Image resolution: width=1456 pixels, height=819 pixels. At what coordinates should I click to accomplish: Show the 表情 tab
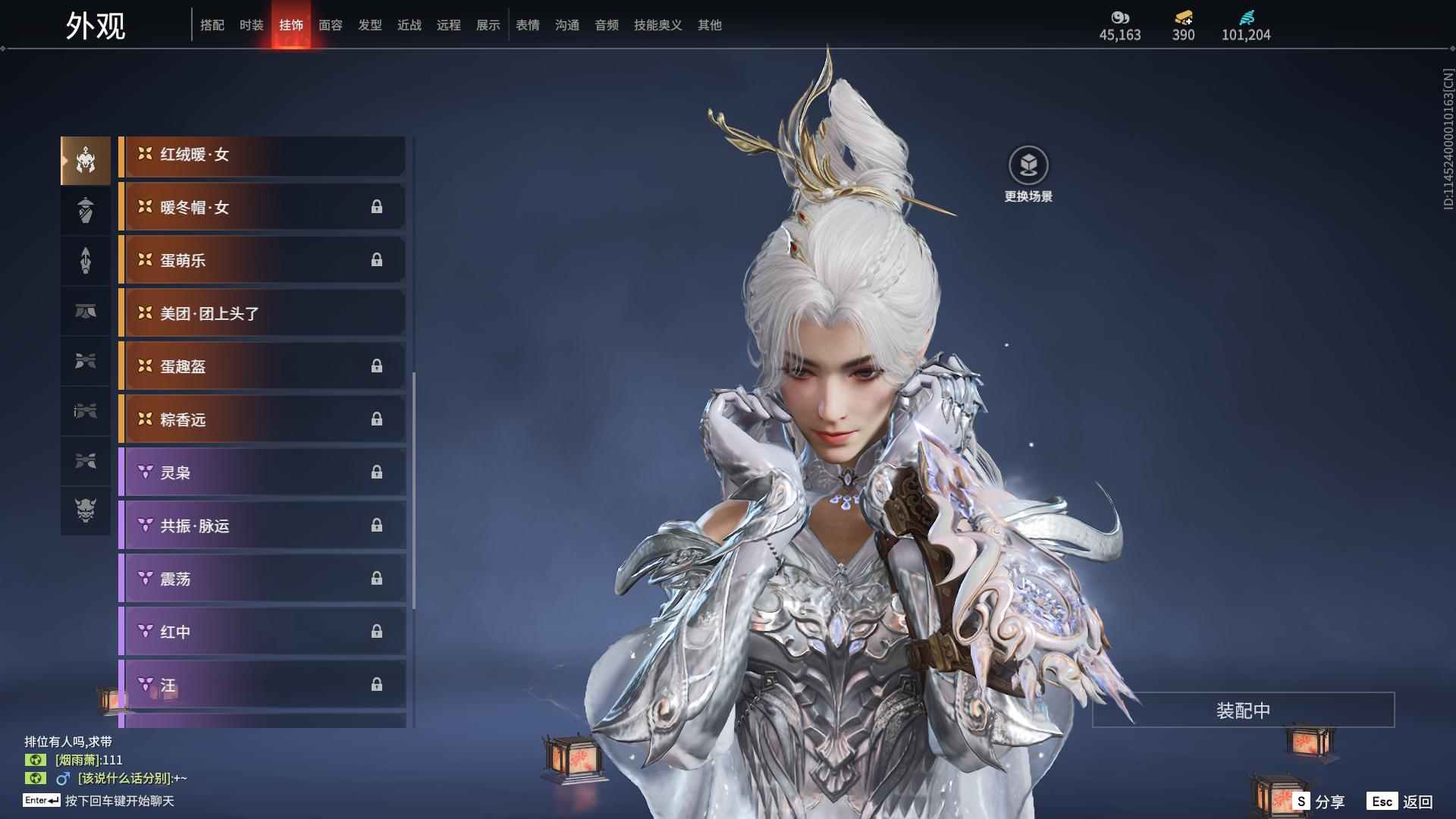point(527,25)
